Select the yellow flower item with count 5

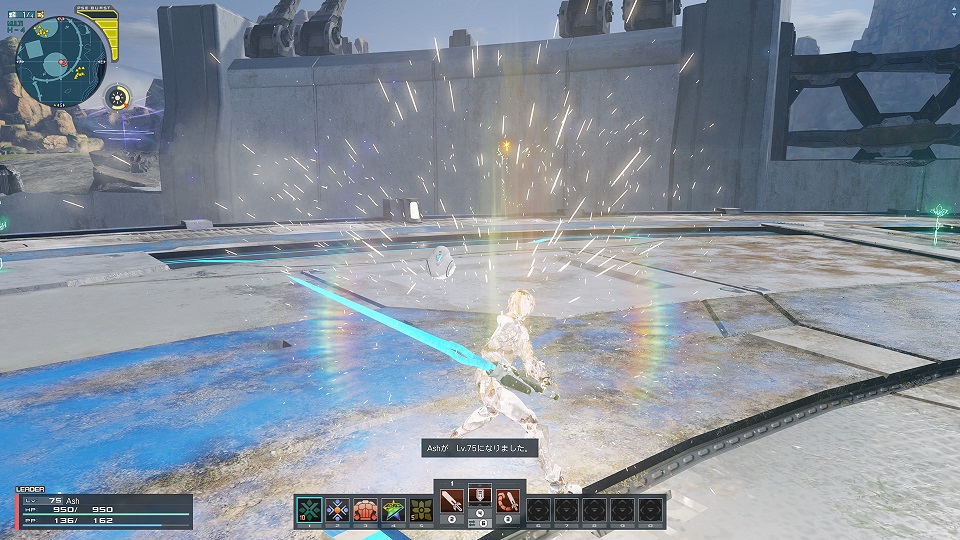click(421, 510)
